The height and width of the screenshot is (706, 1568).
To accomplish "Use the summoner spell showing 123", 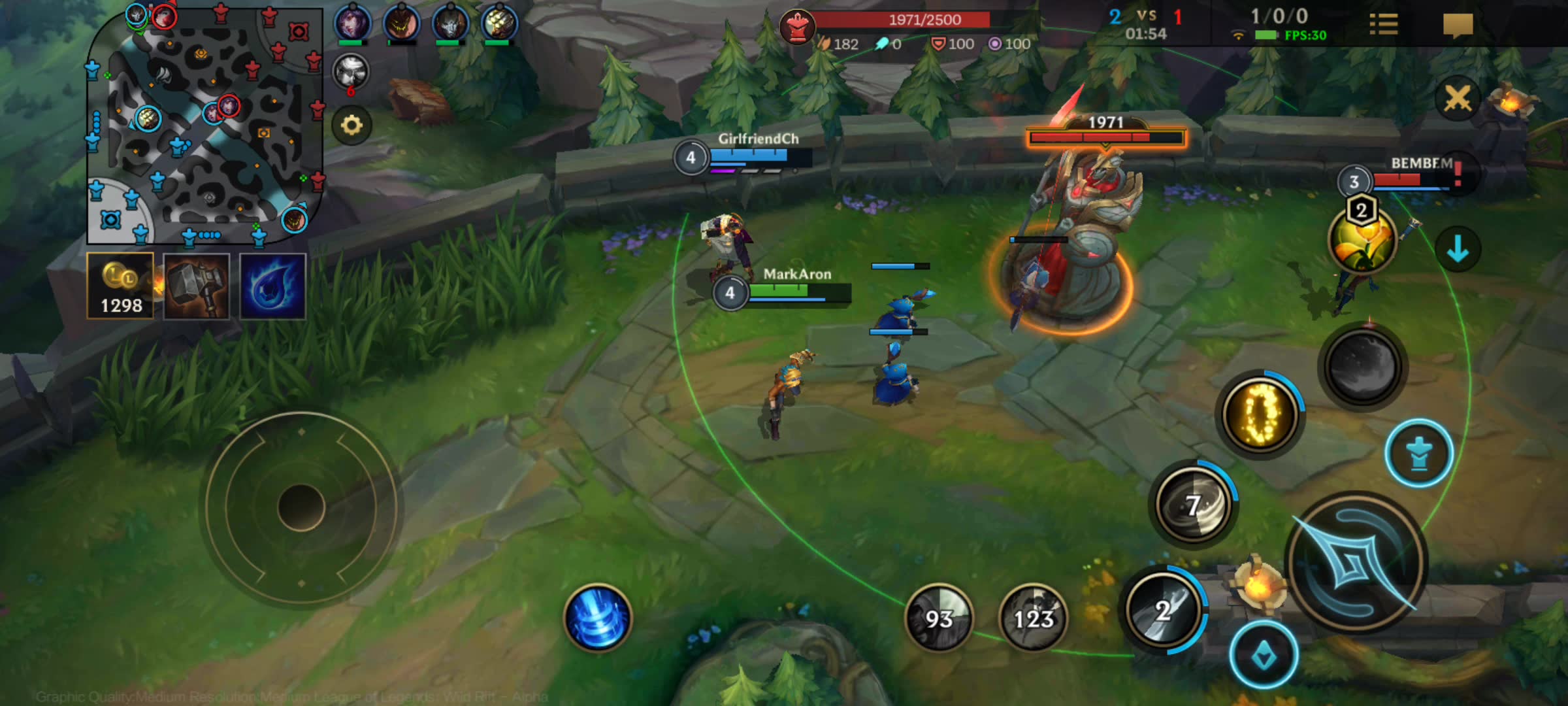I will pyautogui.click(x=1033, y=618).
